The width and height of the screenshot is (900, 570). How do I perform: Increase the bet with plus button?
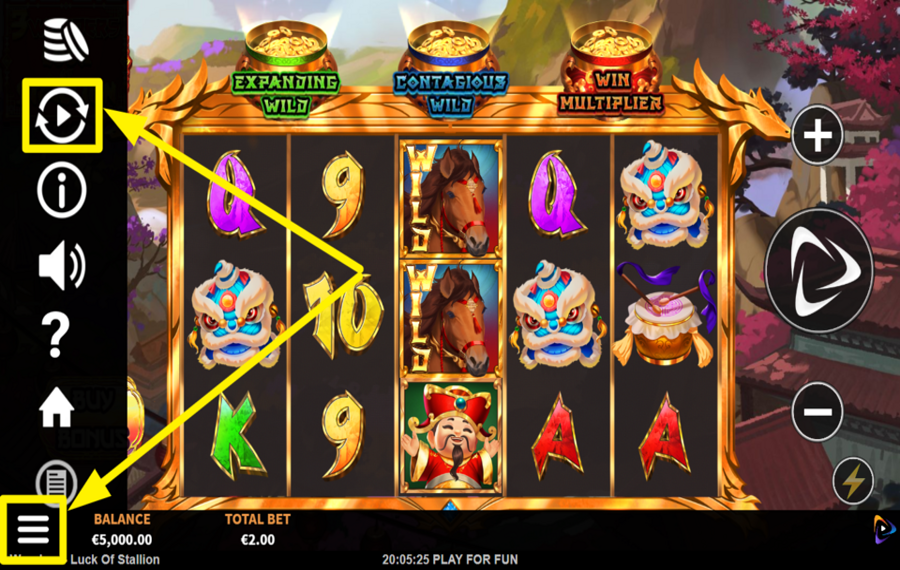point(818,135)
